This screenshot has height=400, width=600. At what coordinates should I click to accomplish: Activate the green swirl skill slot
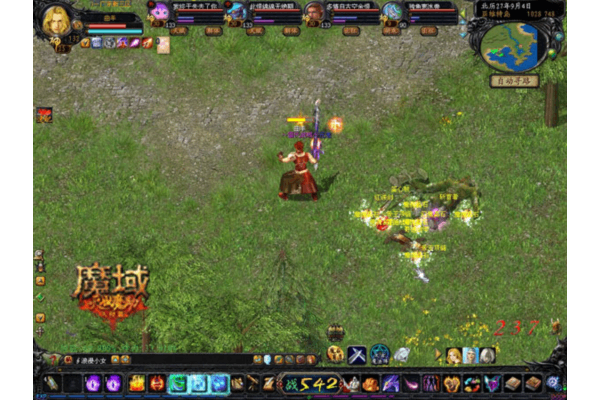(178, 383)
